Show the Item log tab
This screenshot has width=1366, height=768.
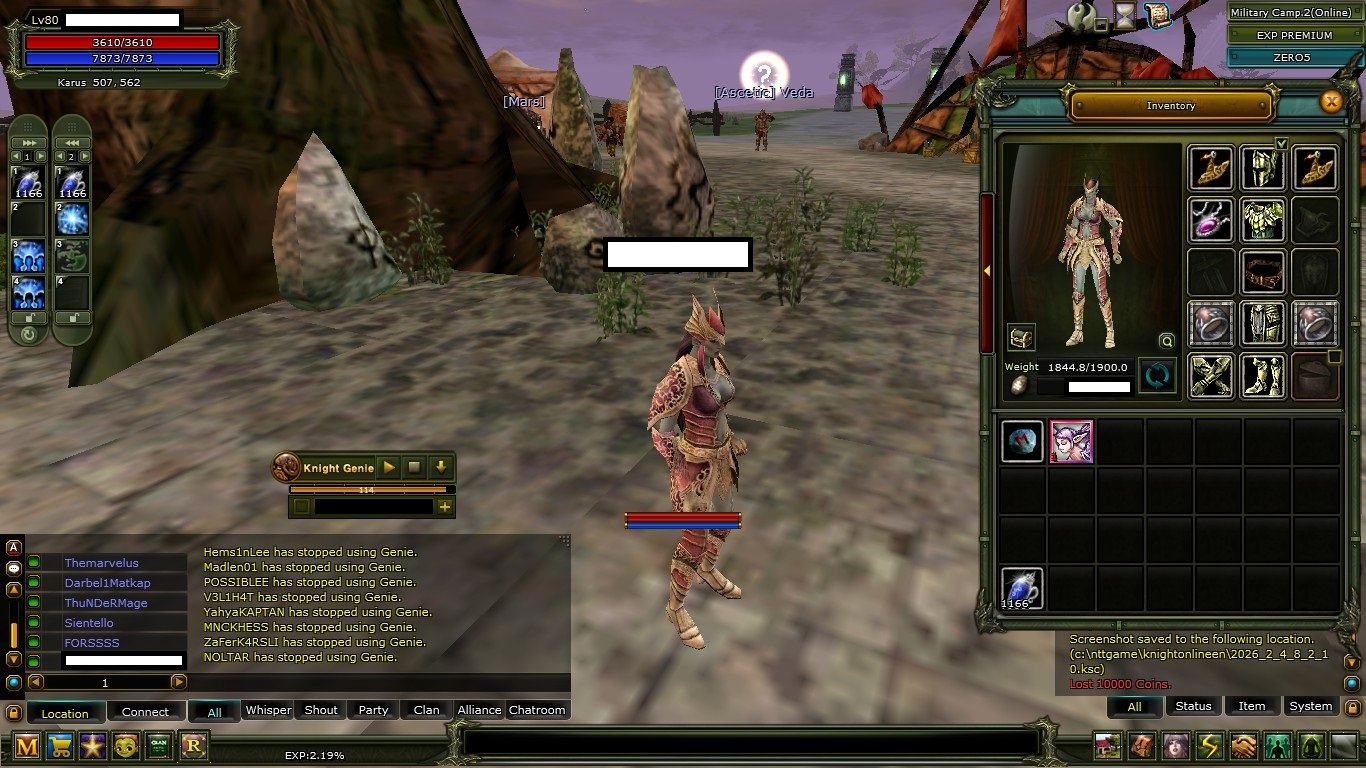point(1252,706)
